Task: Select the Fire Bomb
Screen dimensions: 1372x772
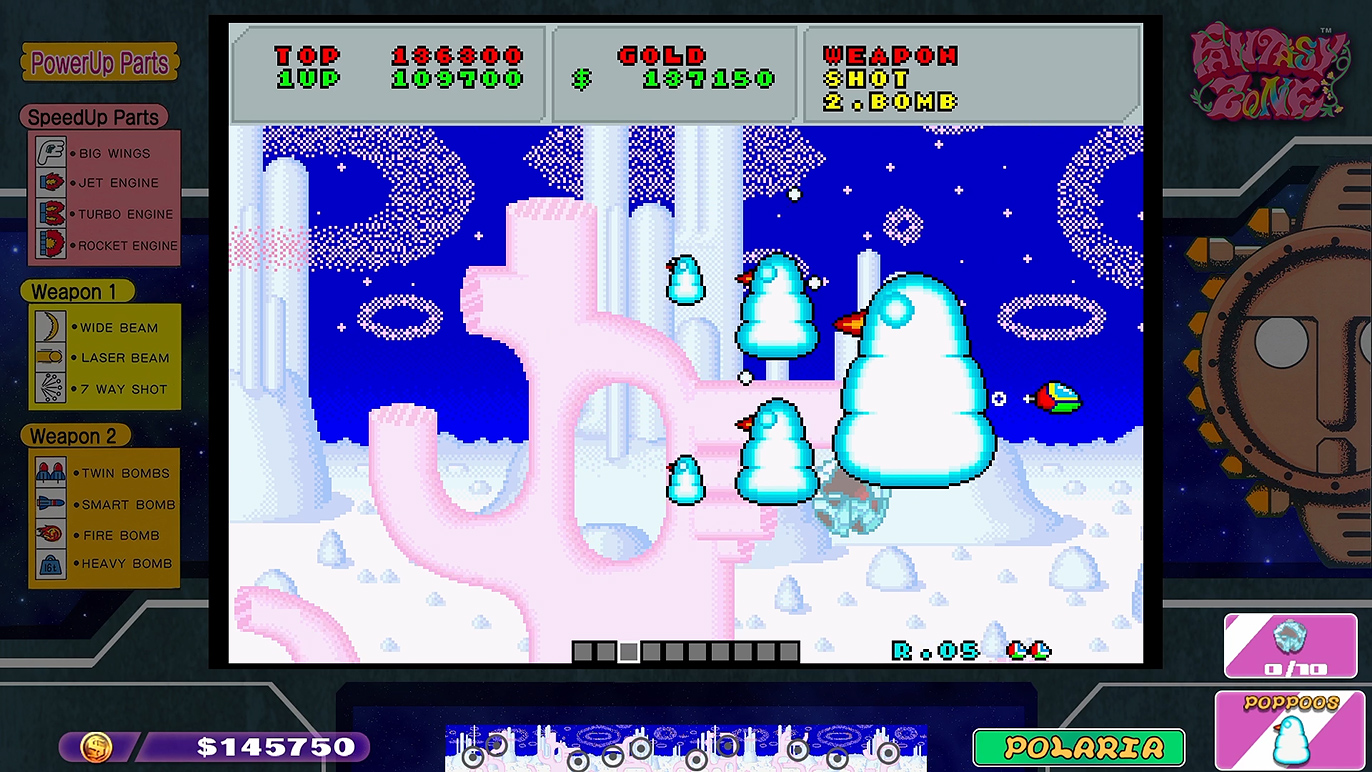Action: pyautogui.click(x=105, y=535)
